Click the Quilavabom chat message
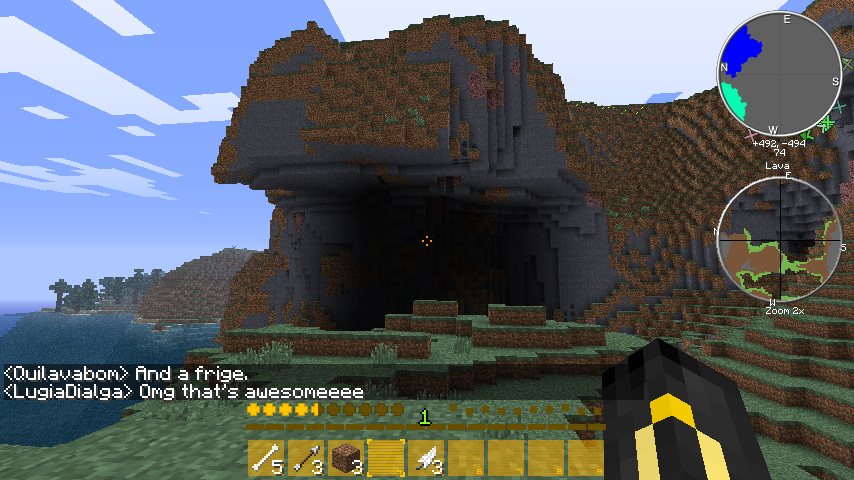 pyautogui.click(x=126, y=373)
